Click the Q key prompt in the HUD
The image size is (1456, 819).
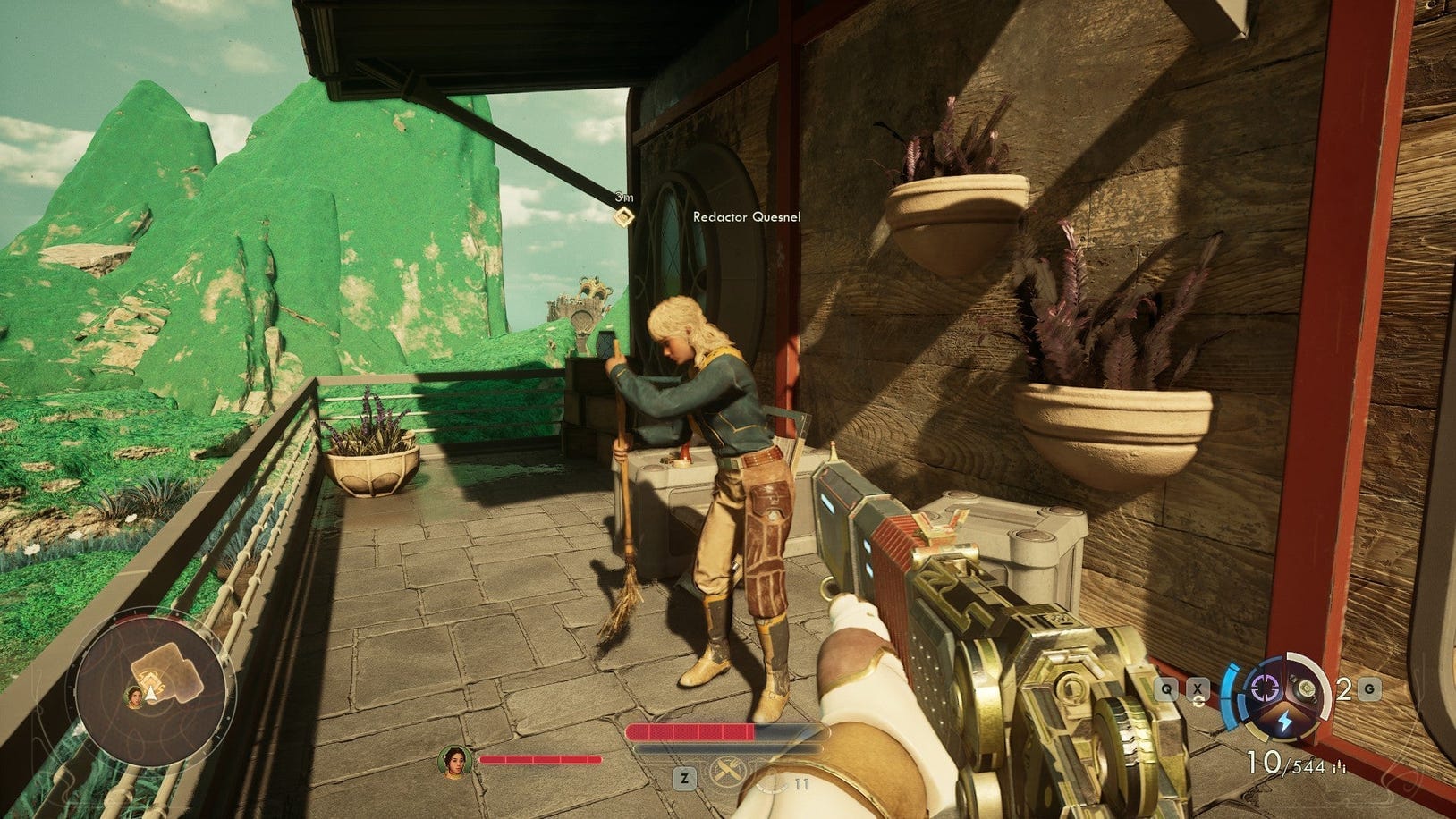click(1167, 687)
